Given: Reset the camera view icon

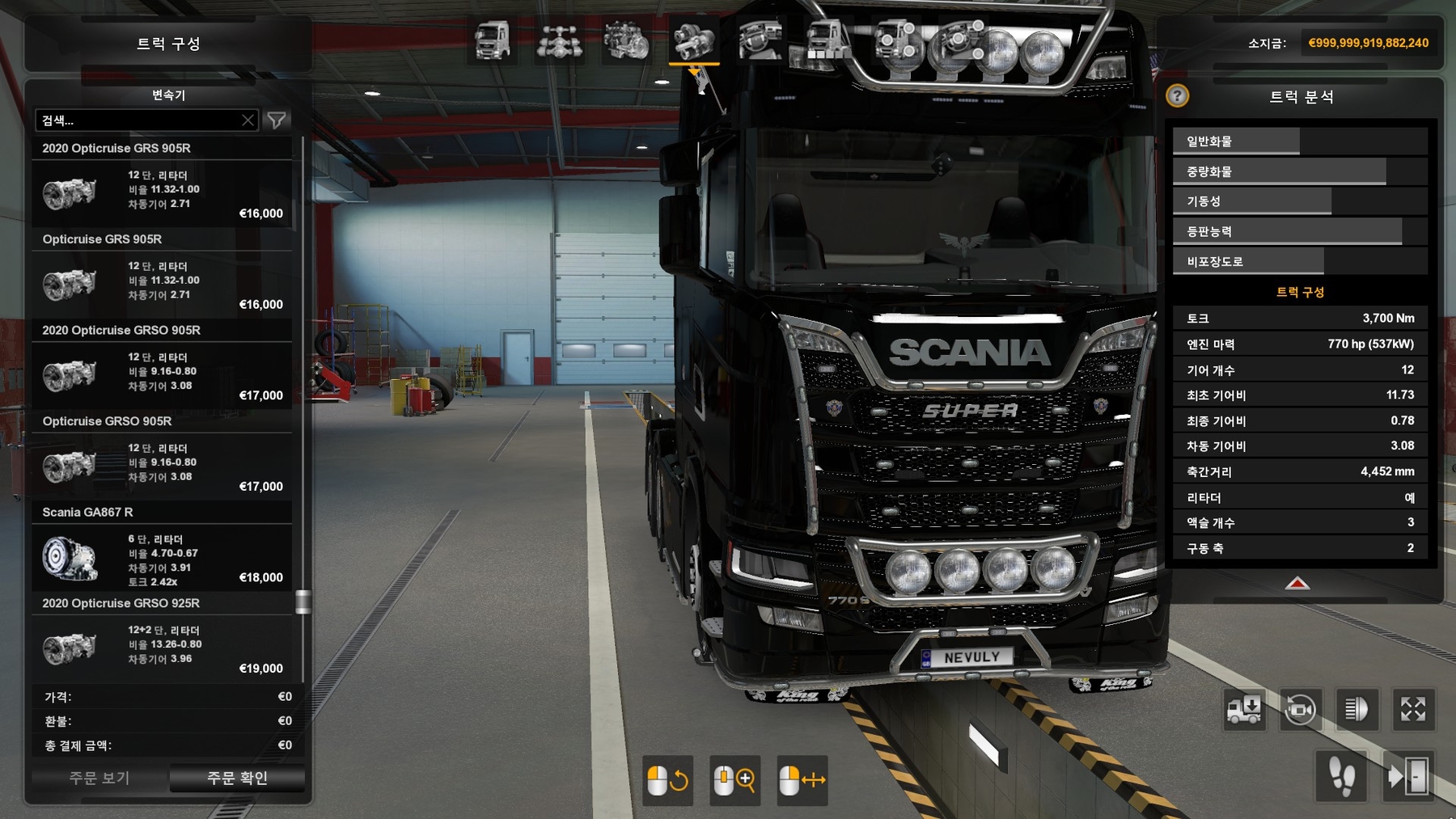Looking at the screenshot, I should pyautogui.click(x=1300, y=710).
